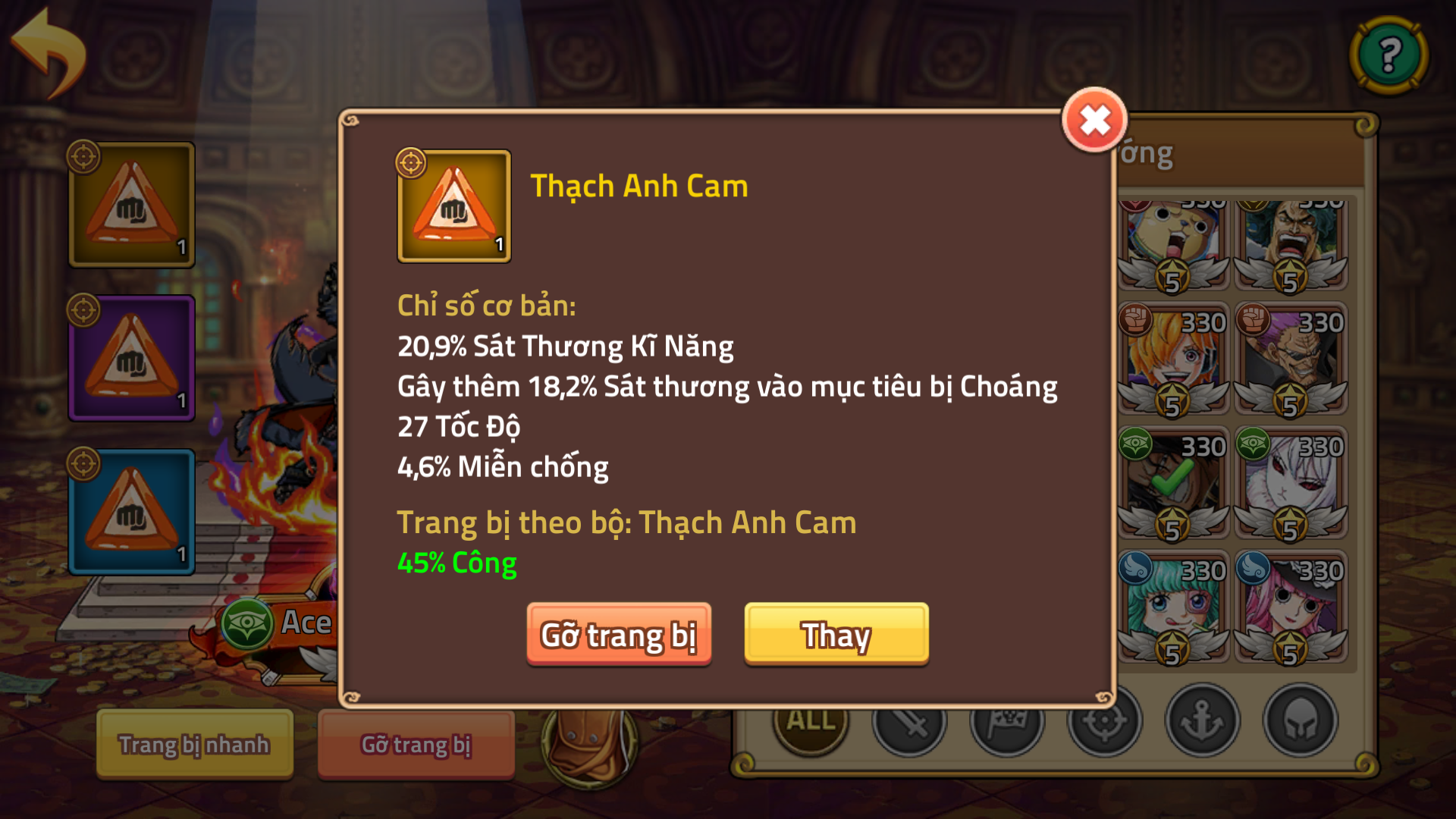Enable the green eye icon next to Ace

250,622
